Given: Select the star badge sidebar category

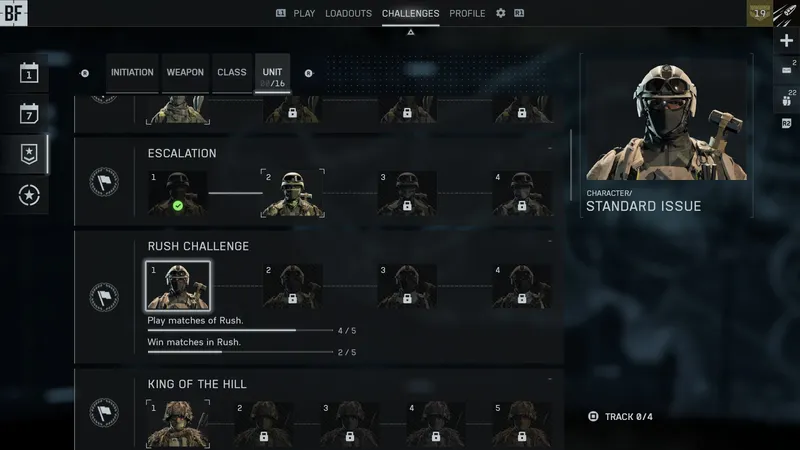Looking at the screenshot, I should pyautogui.click(x=29, y=154).
